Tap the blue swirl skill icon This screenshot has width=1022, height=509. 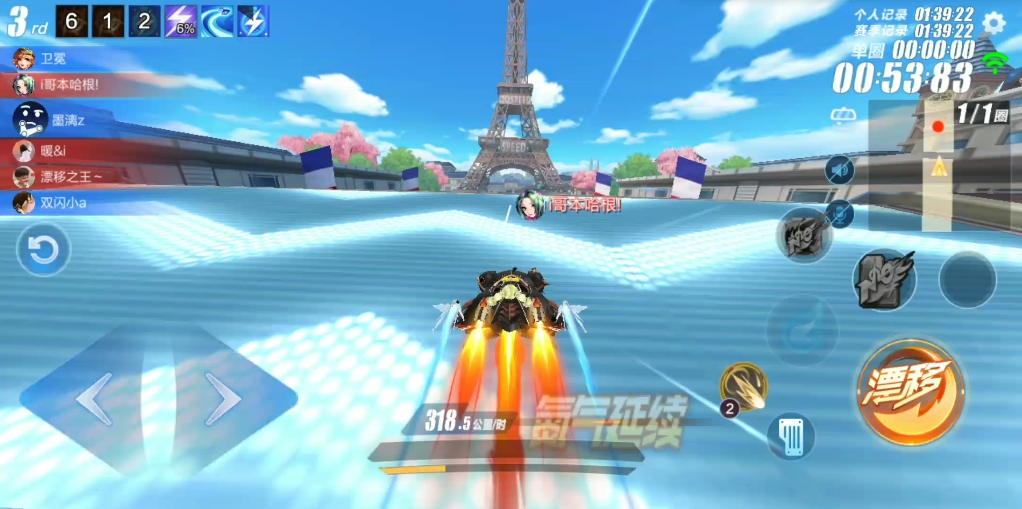point(217,21)
